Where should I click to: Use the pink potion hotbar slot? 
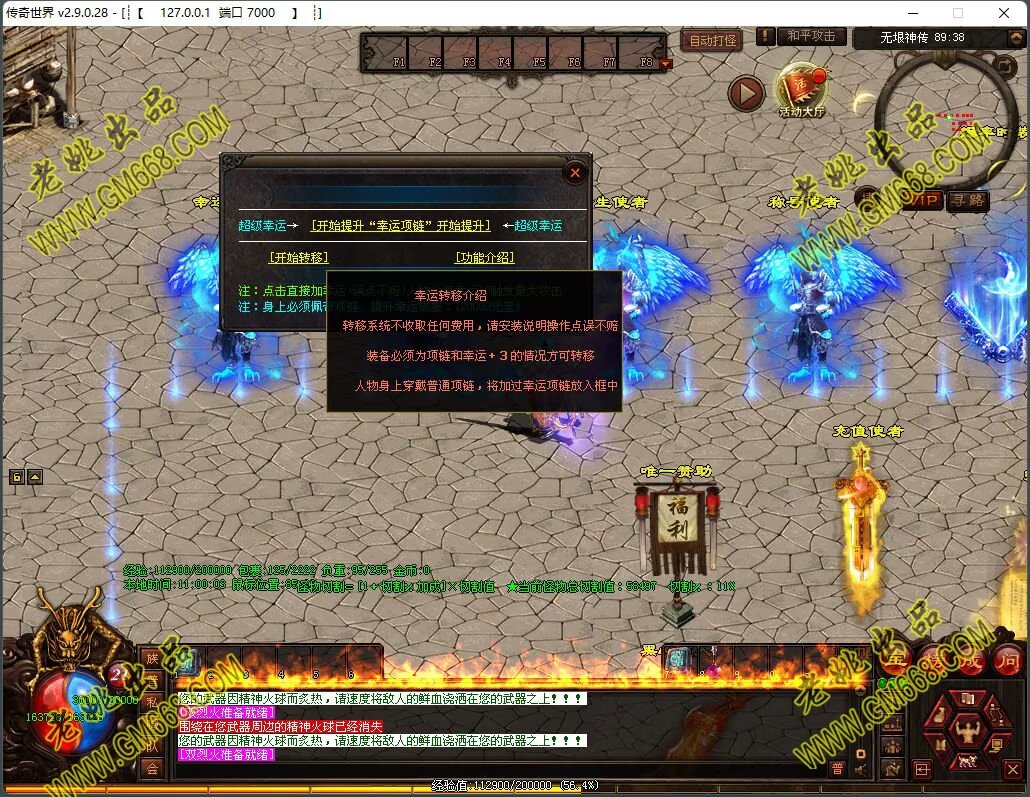[712, 660]
